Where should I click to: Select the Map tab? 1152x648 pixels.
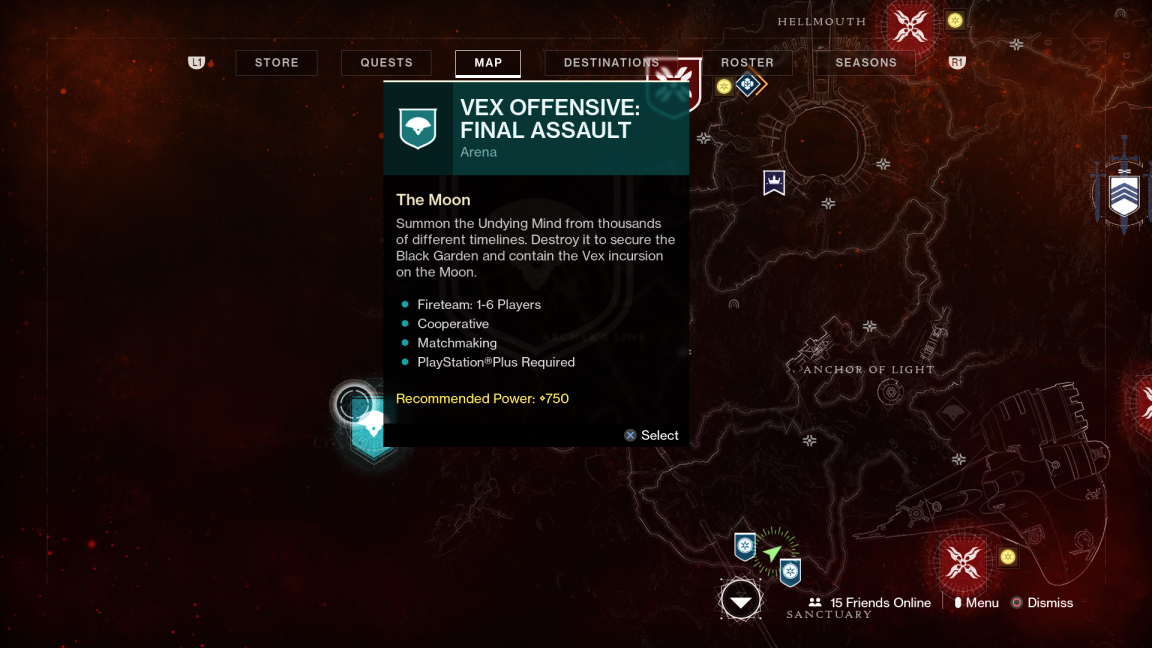tap(488, 63)
